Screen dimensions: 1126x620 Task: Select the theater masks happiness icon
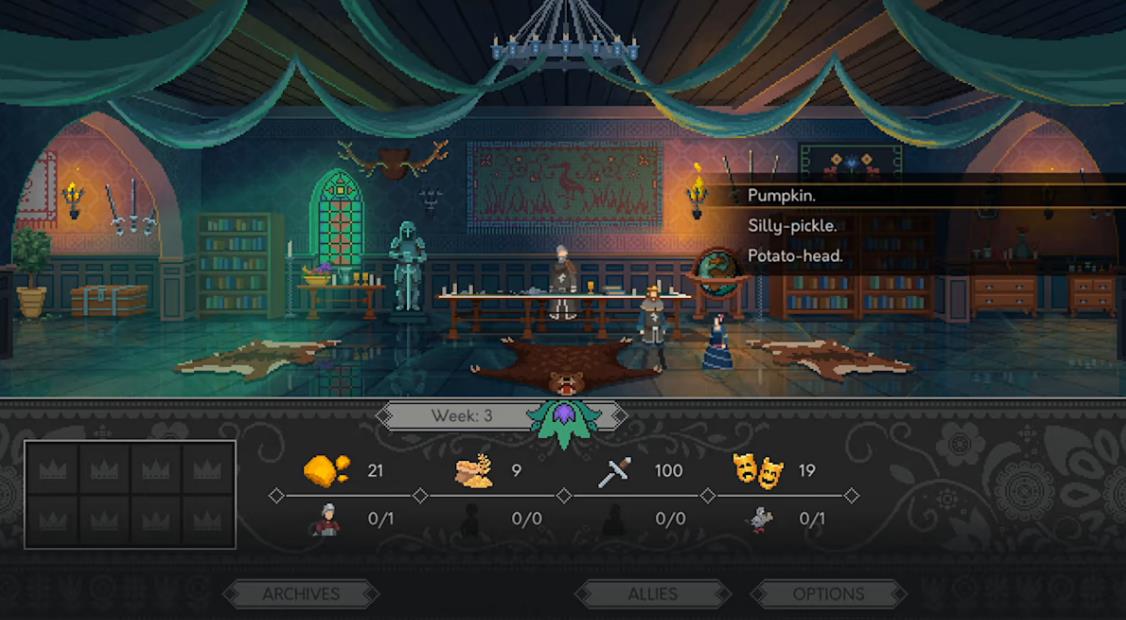pos(758,470)
